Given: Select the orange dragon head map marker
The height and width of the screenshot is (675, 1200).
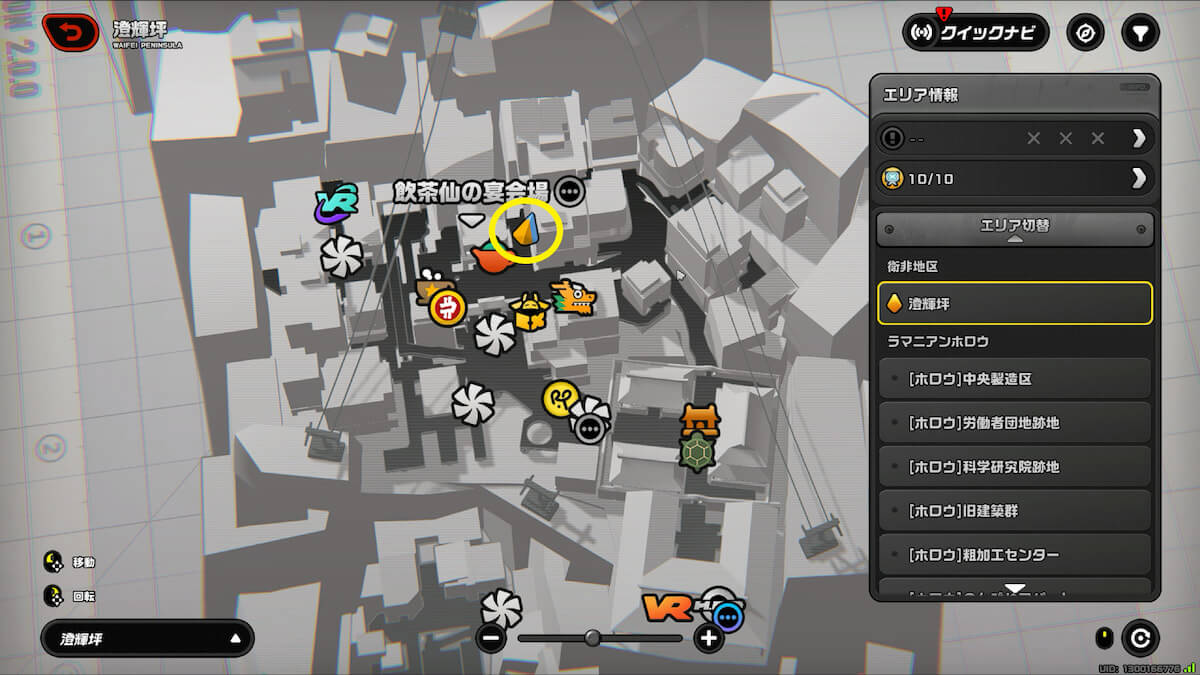Looking at the screenshot, I should click(x=574, y=297).
